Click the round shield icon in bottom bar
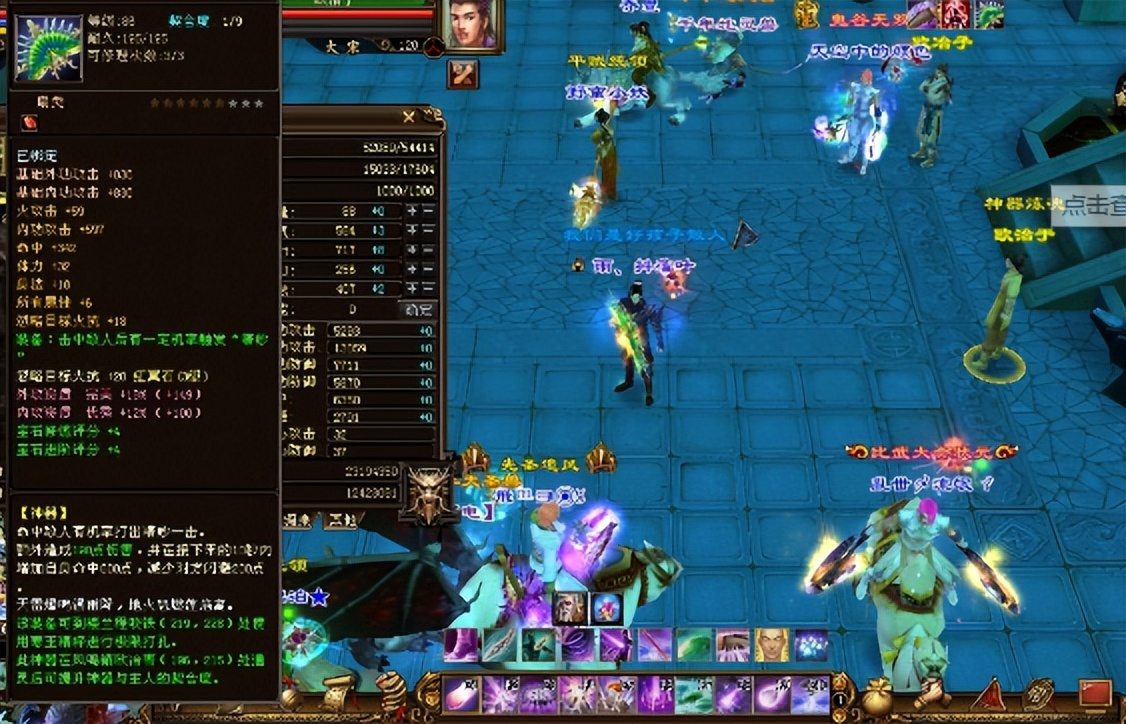This screenshot has width=1126, height=724. (1040, 695)
